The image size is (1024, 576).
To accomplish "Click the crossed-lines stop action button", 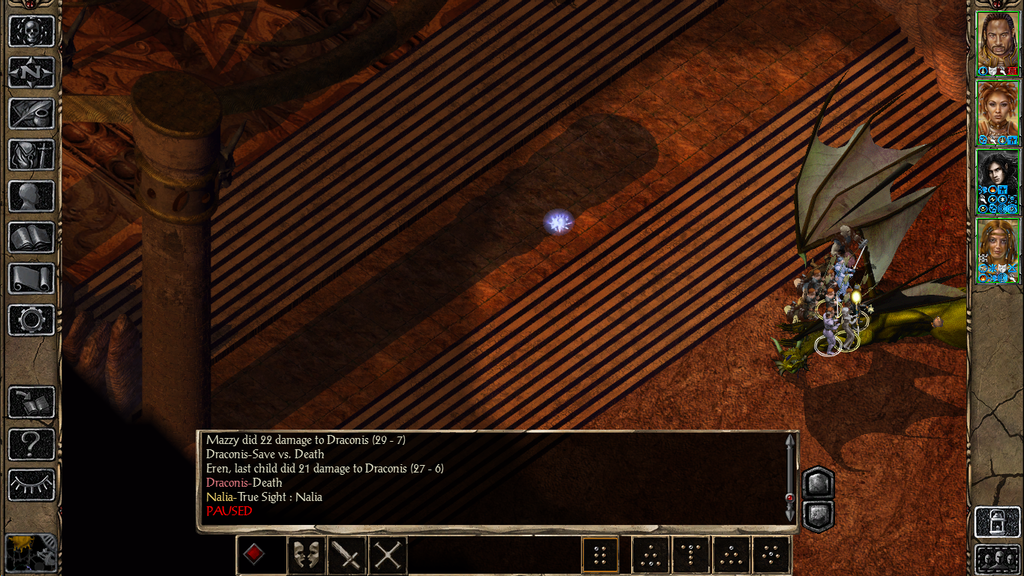I will click(x=388, y=555).
